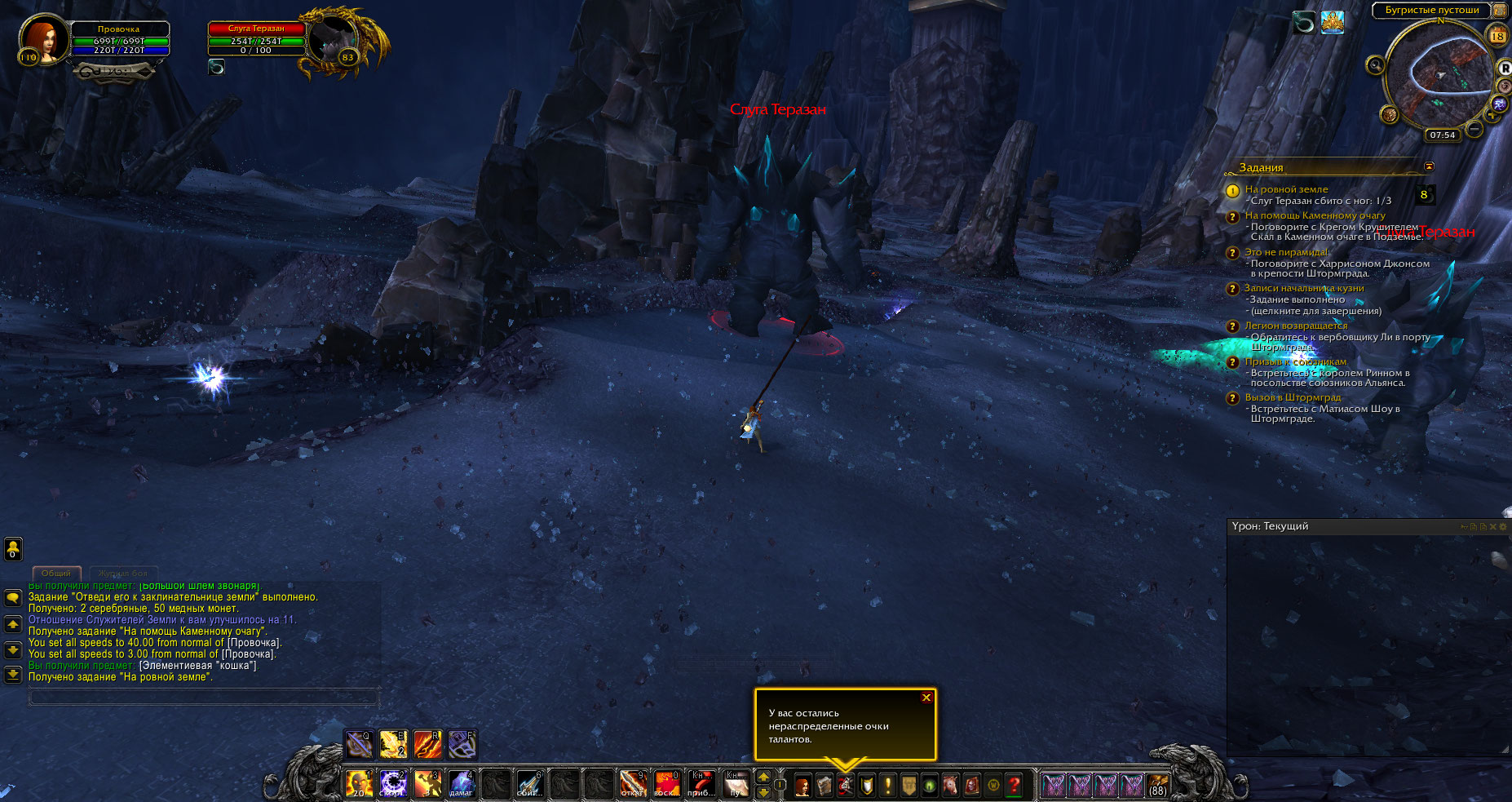Screen dimensions: 1512x802
Task: Close the unspent talent points tooltip
Action: [926, 698]
